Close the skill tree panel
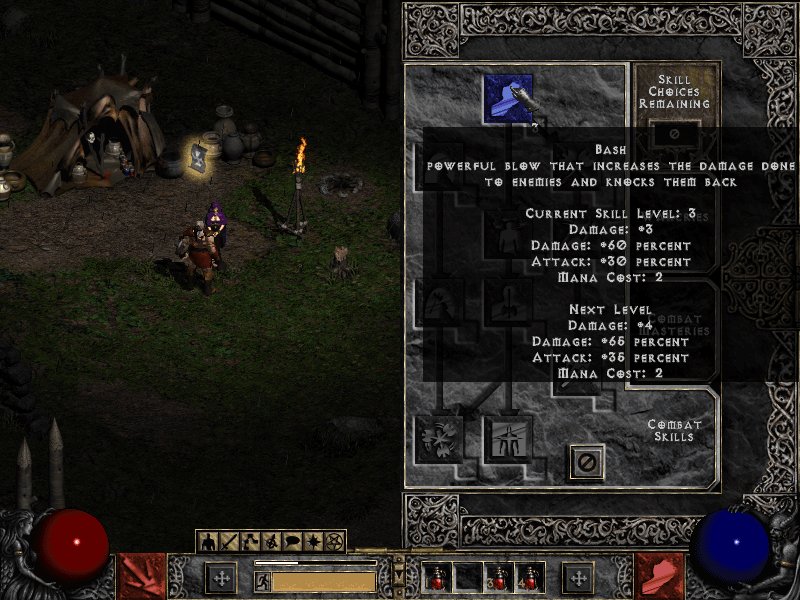 [x=587, y=461]
